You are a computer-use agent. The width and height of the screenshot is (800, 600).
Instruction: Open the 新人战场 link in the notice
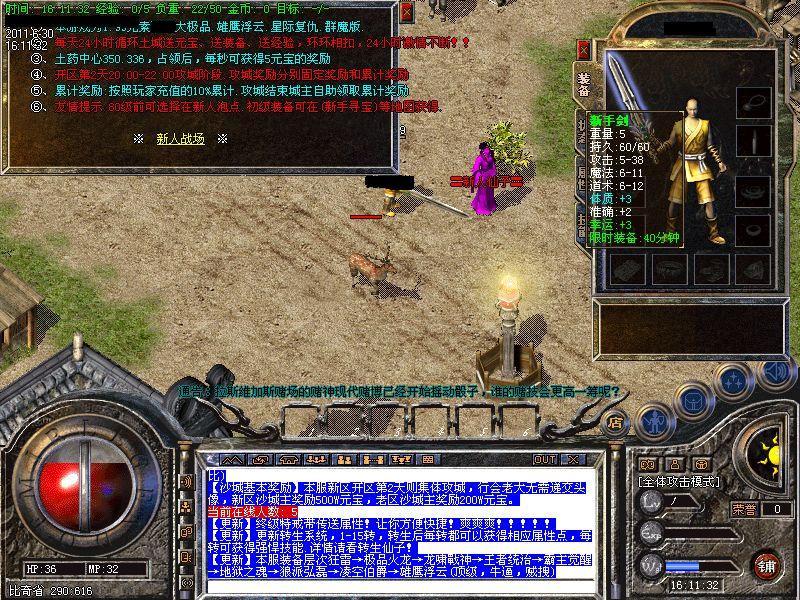[180, 139]
